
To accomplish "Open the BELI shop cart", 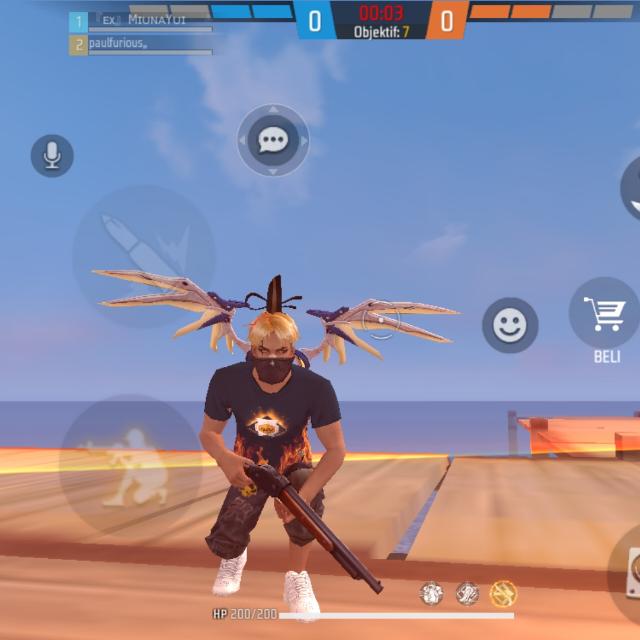I will pyautogui.click(x=604, y=314).
